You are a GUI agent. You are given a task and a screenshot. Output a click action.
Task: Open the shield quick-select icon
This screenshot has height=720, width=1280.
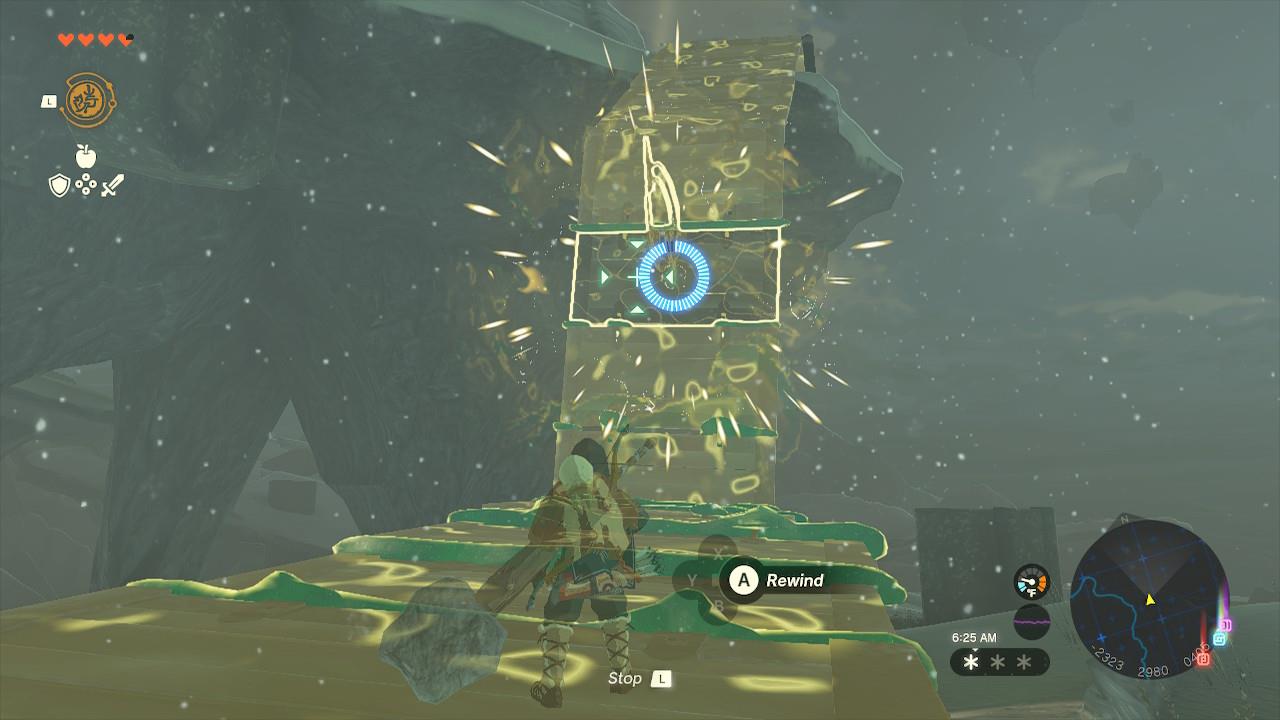pyautogui.click(x=59, y=185)
